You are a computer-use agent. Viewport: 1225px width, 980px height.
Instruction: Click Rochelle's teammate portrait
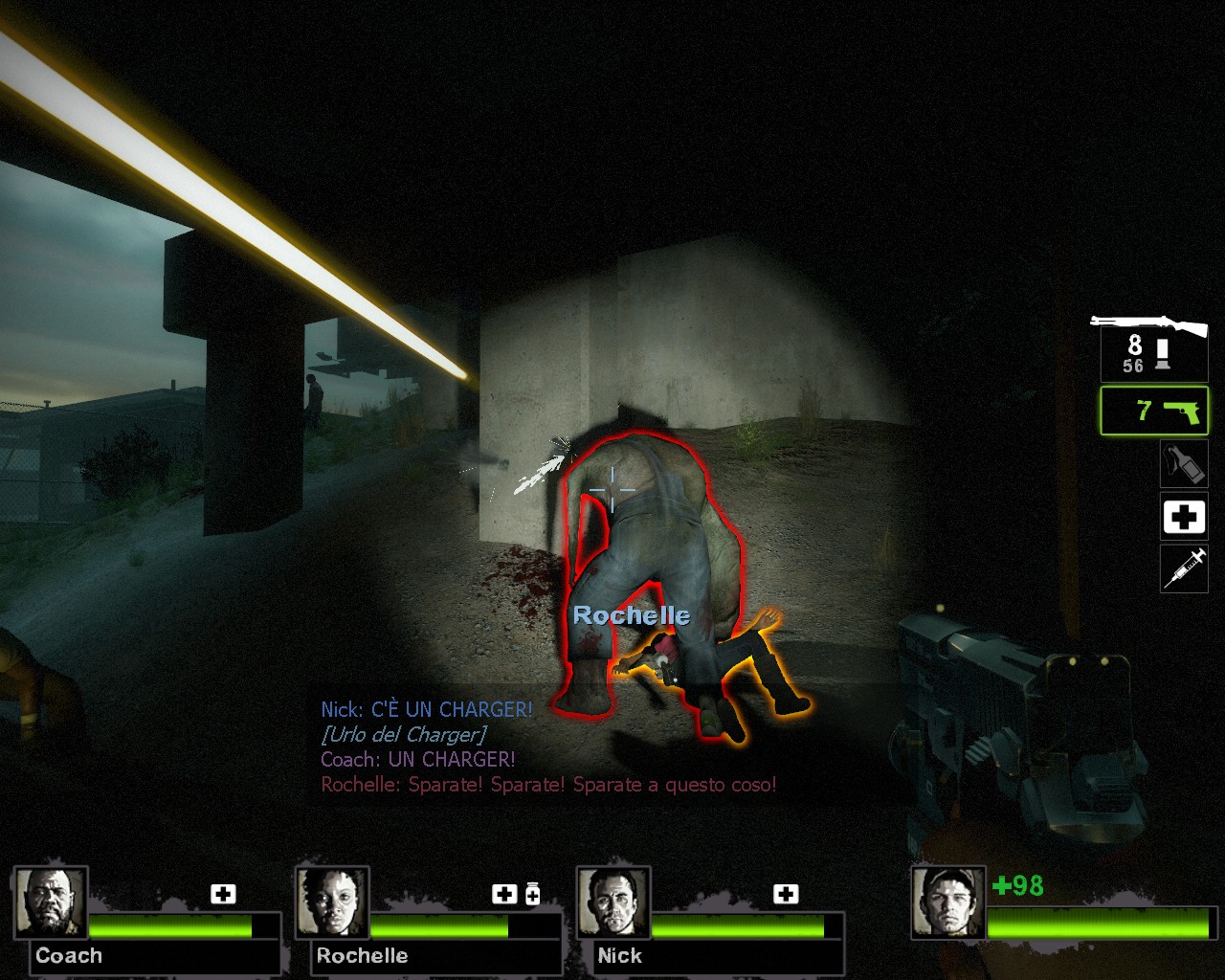click(332, 902)
